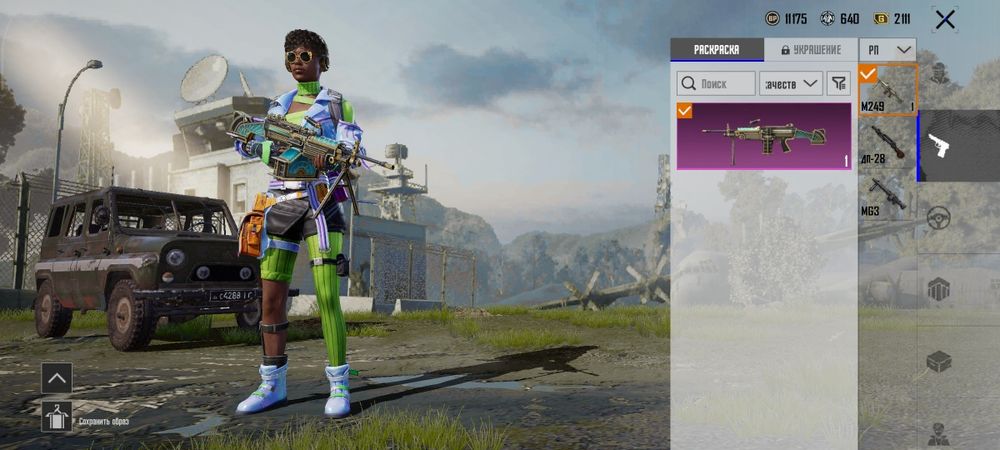Select the M249 skin thumbnail with purple background

point(764,136)
